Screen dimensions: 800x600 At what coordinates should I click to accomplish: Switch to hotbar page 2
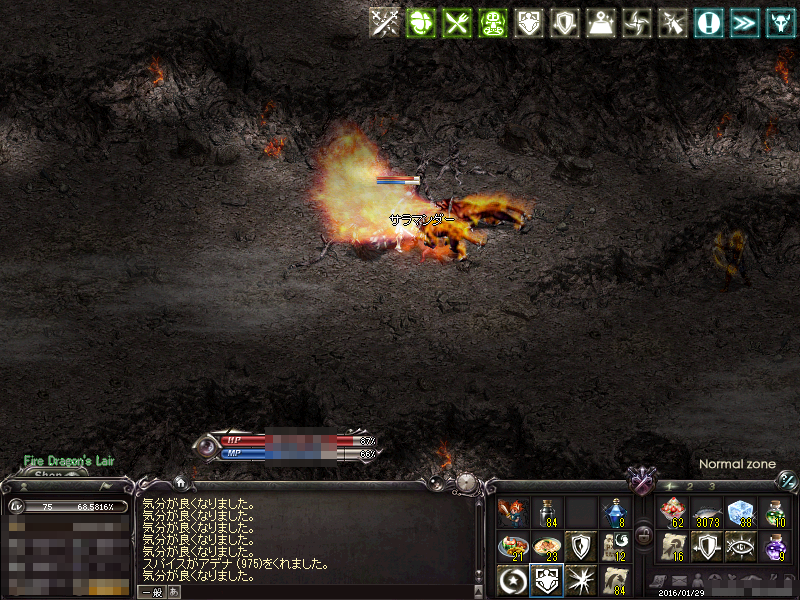tap(690, 486)
